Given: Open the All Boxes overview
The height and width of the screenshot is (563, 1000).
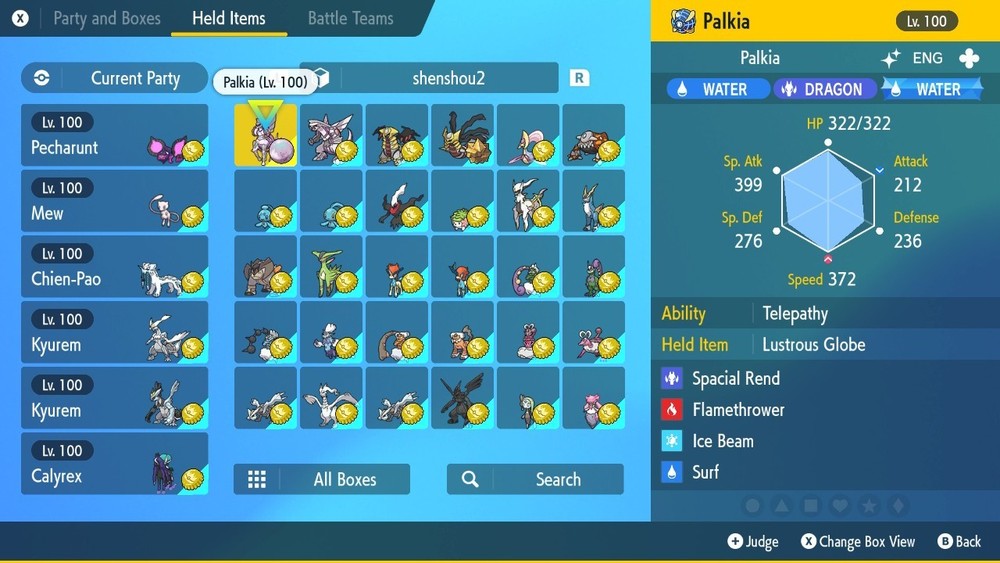Looking at the screenshot, I should 322,479.
